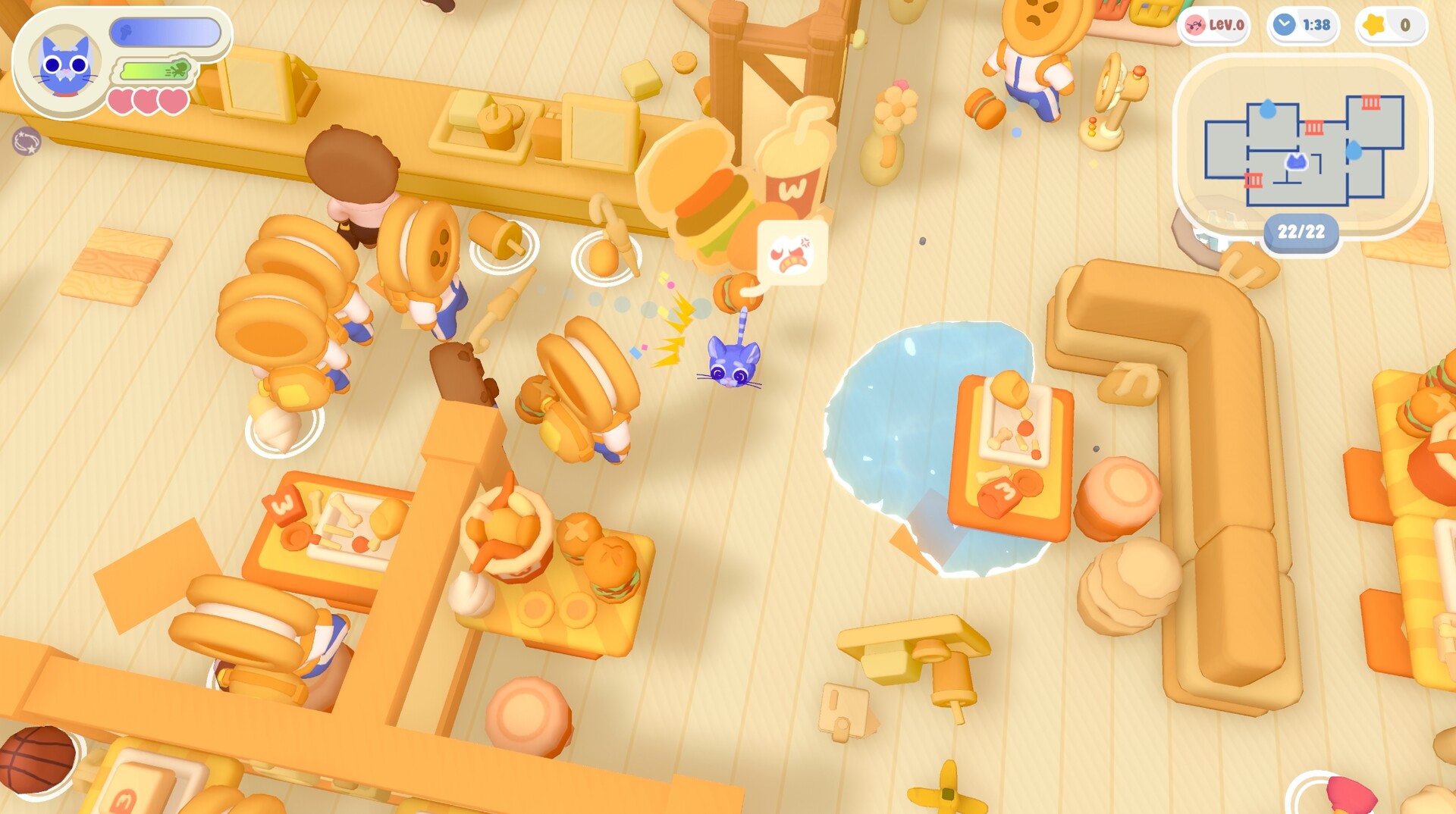
Task: Click the basketball in the bottom-left corner
Action: tap(38, 758)
